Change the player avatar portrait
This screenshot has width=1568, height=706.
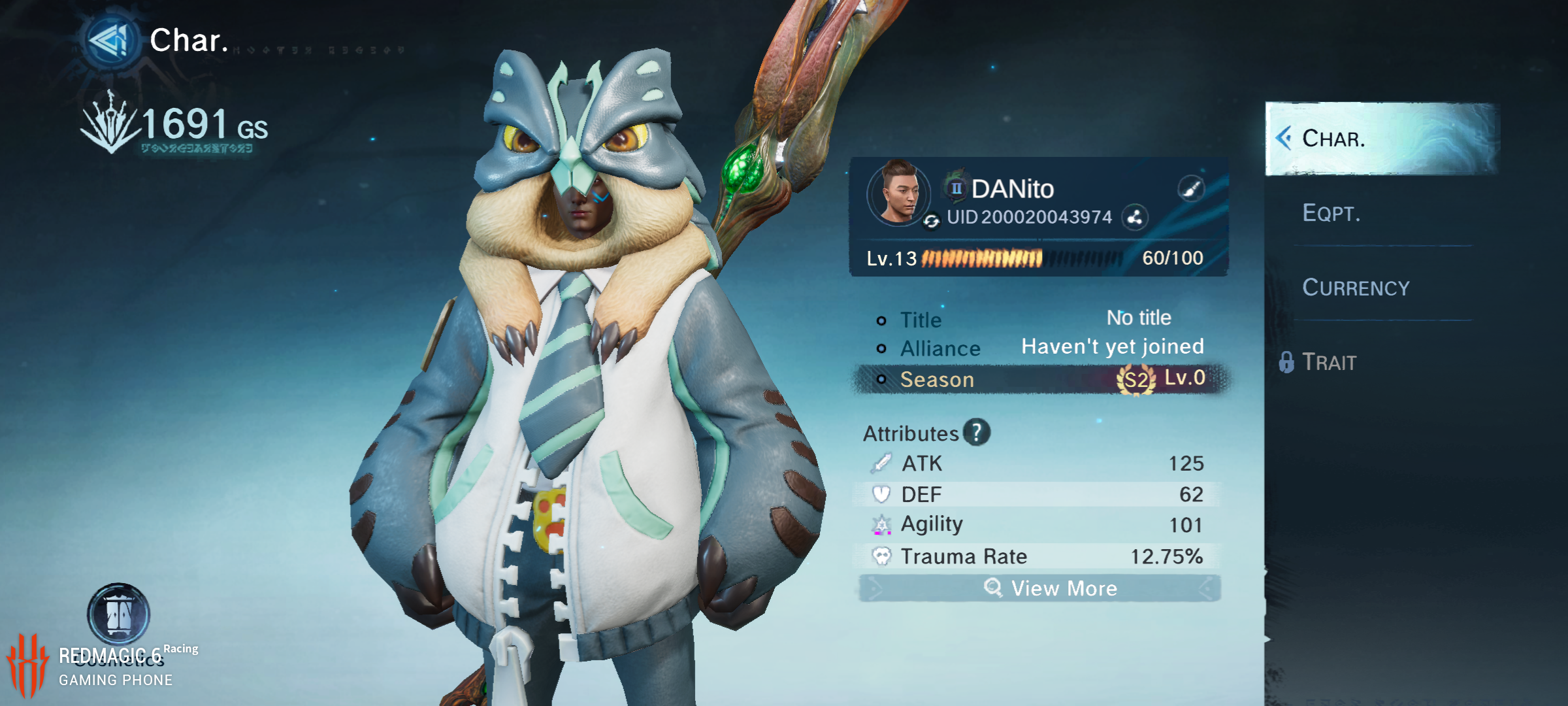[x=898, y=193]
